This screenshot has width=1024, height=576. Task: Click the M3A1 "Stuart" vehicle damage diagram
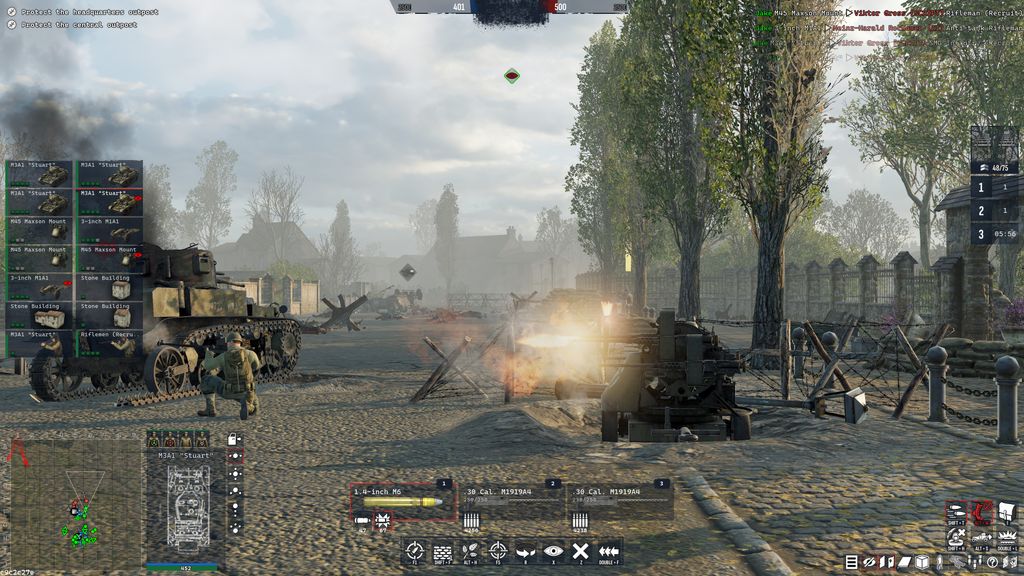[x=187, y=505]
